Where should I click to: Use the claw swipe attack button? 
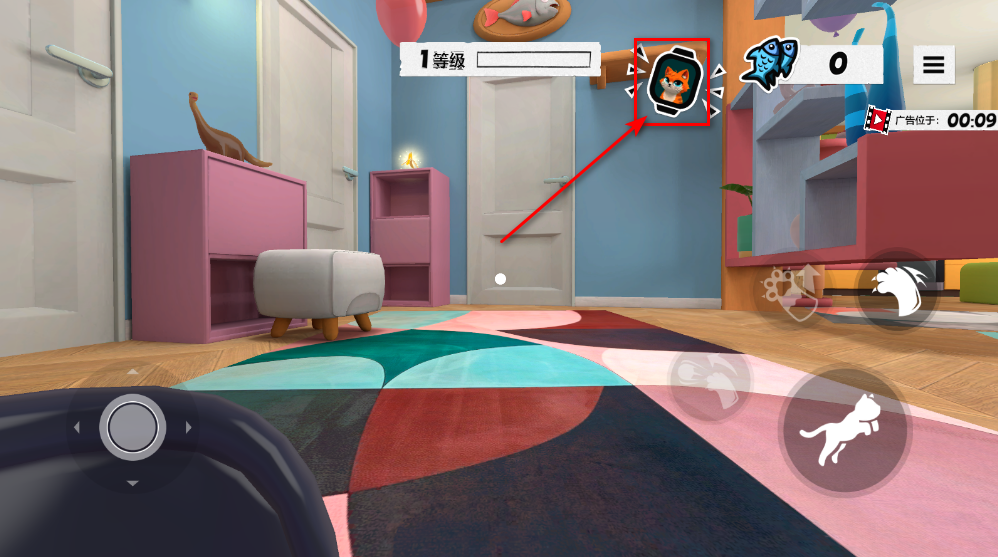[898, 290]
